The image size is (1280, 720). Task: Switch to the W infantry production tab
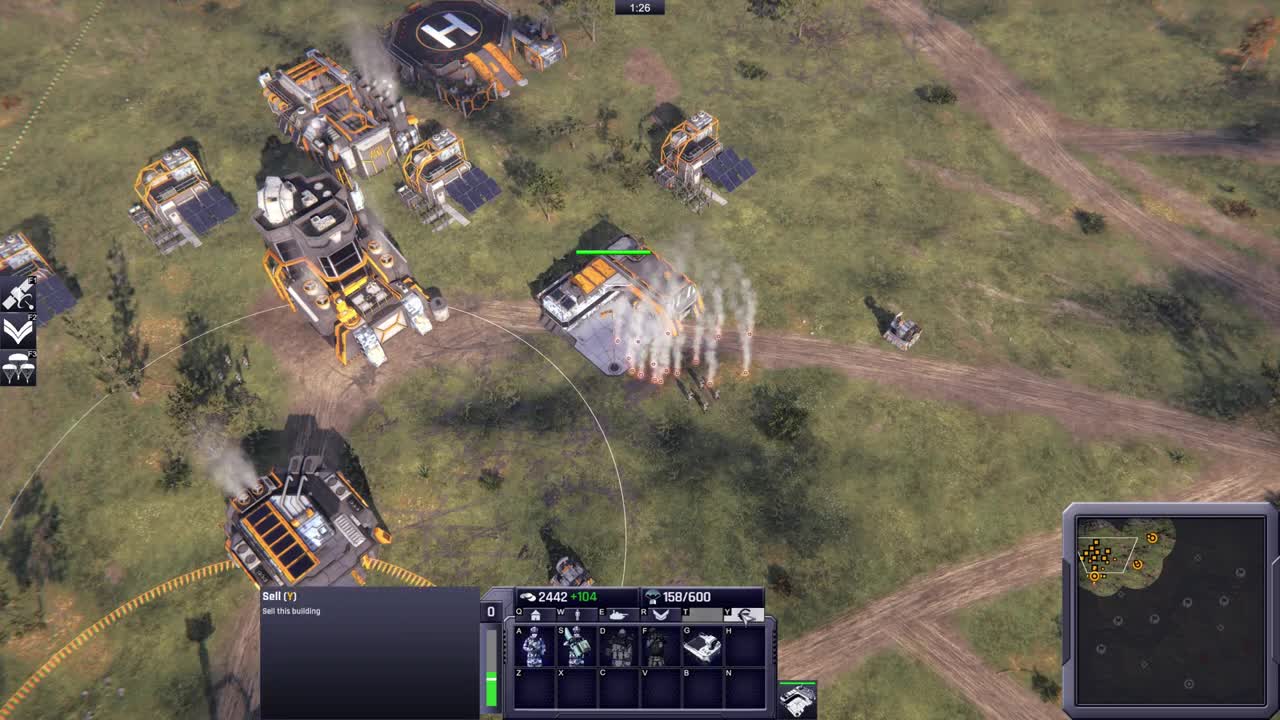(x=577, y=614)
